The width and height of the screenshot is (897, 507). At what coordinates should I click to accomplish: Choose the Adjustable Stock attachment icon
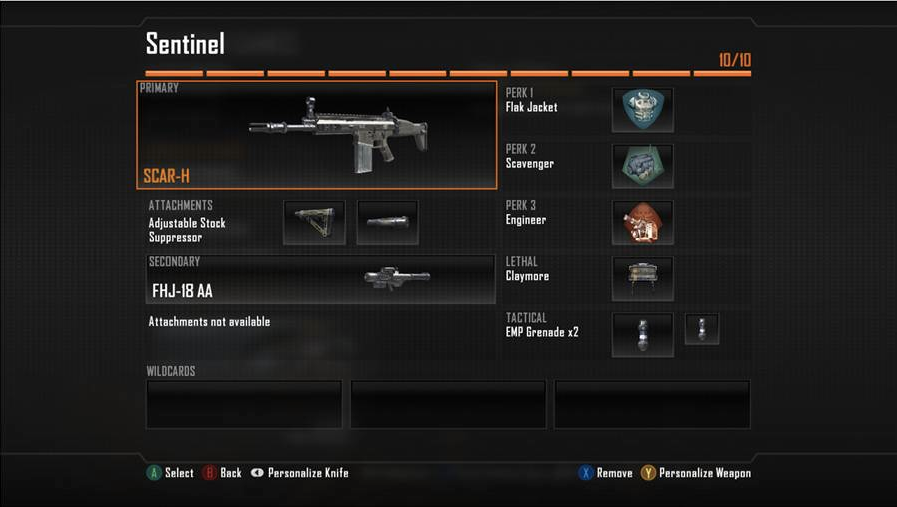tap(314, 222)
